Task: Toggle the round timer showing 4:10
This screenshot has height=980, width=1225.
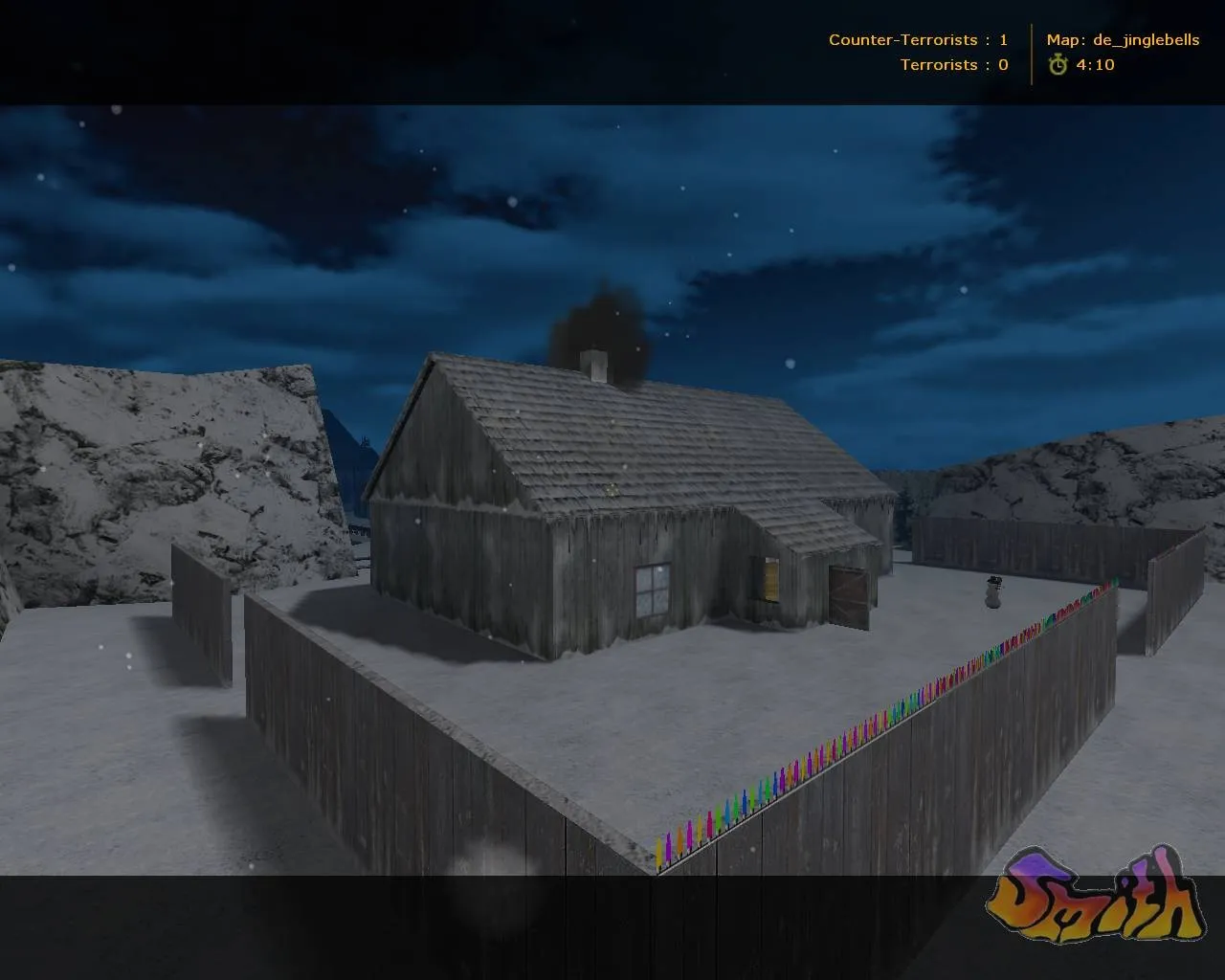Action: (x=1095, y=65)
